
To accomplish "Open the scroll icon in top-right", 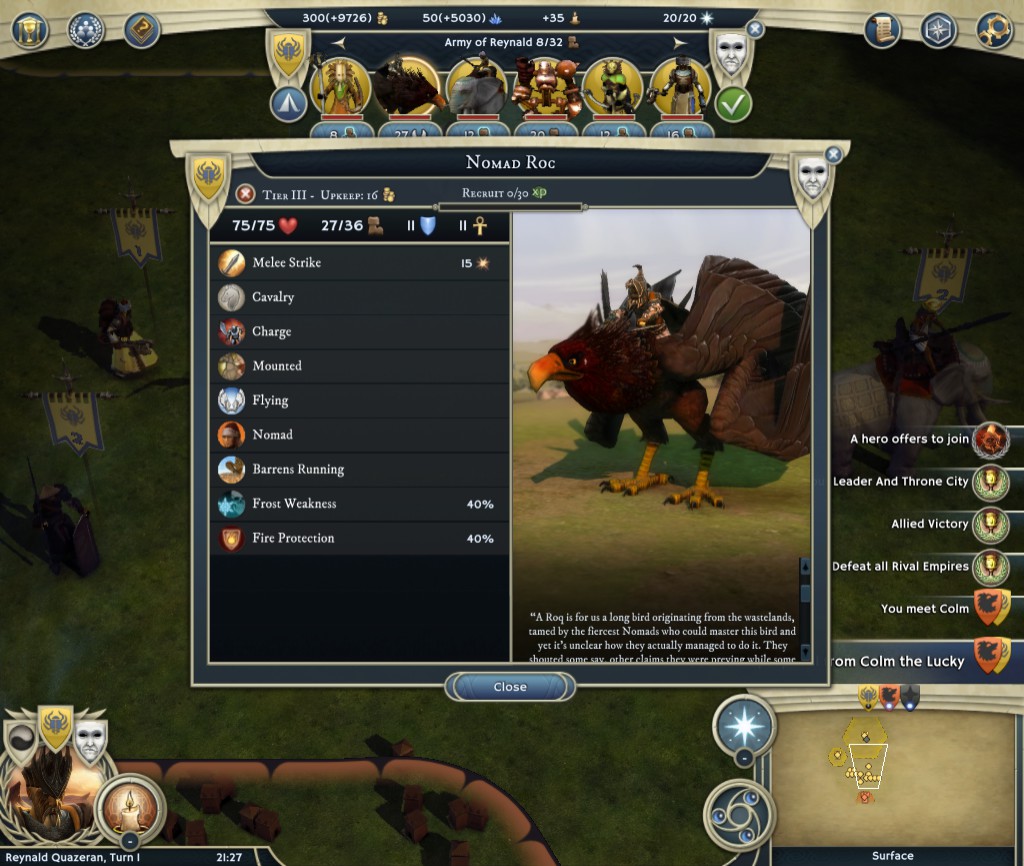I will (882, 30).
